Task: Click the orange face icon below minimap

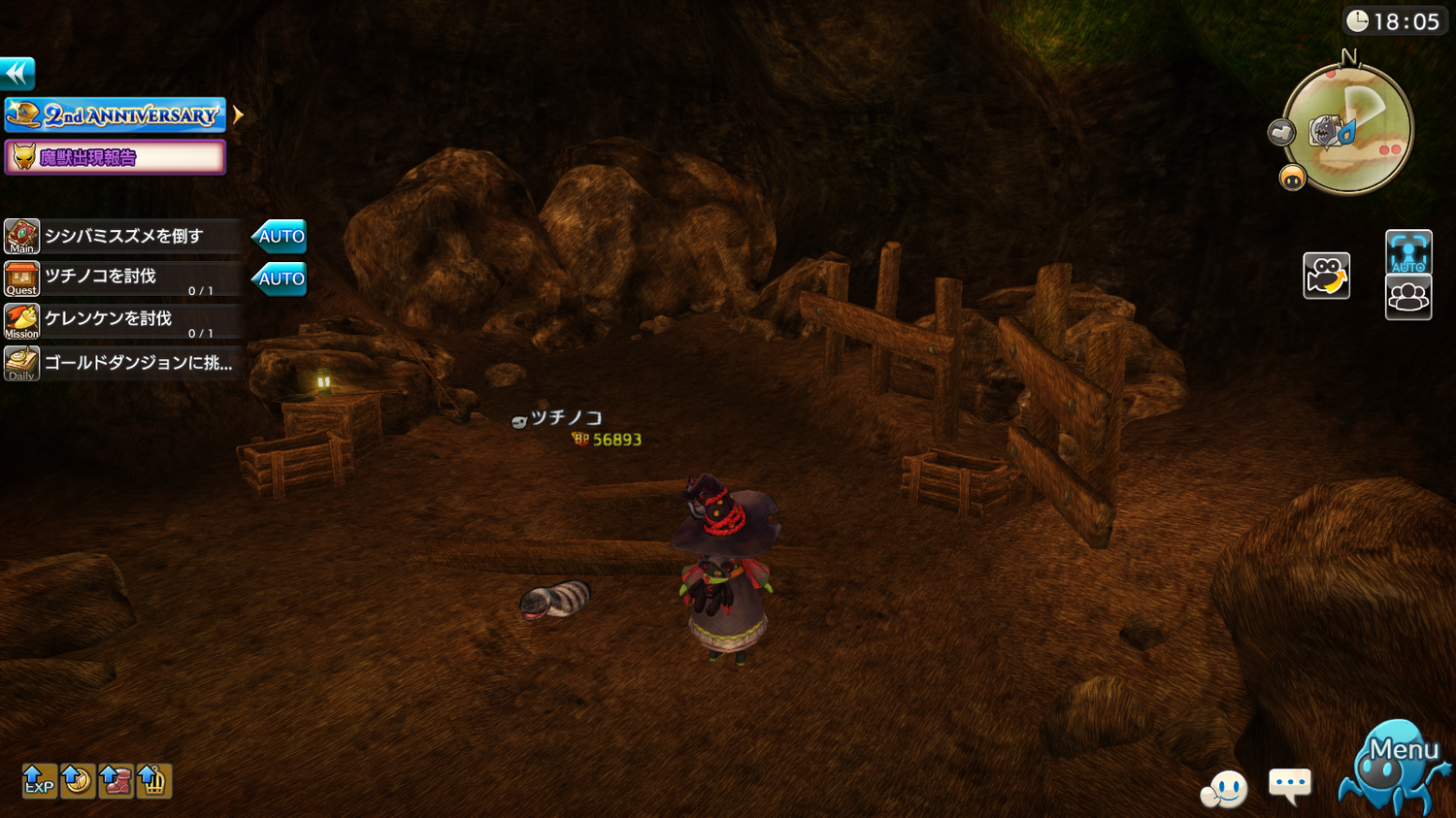Action: [x=1292, y=178]
